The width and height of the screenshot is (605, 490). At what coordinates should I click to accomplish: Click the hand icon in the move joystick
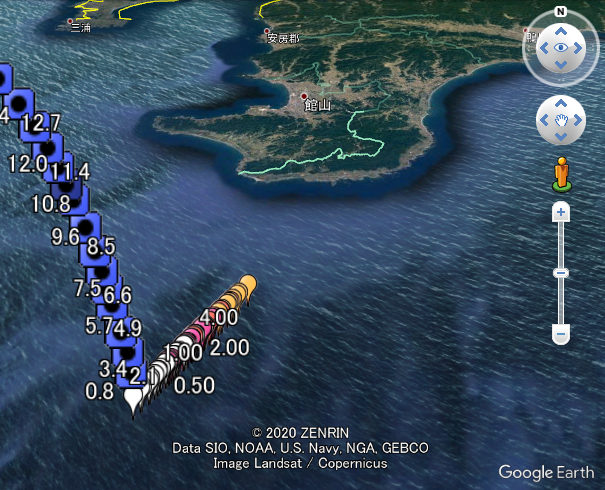click(x=560, y=121)
